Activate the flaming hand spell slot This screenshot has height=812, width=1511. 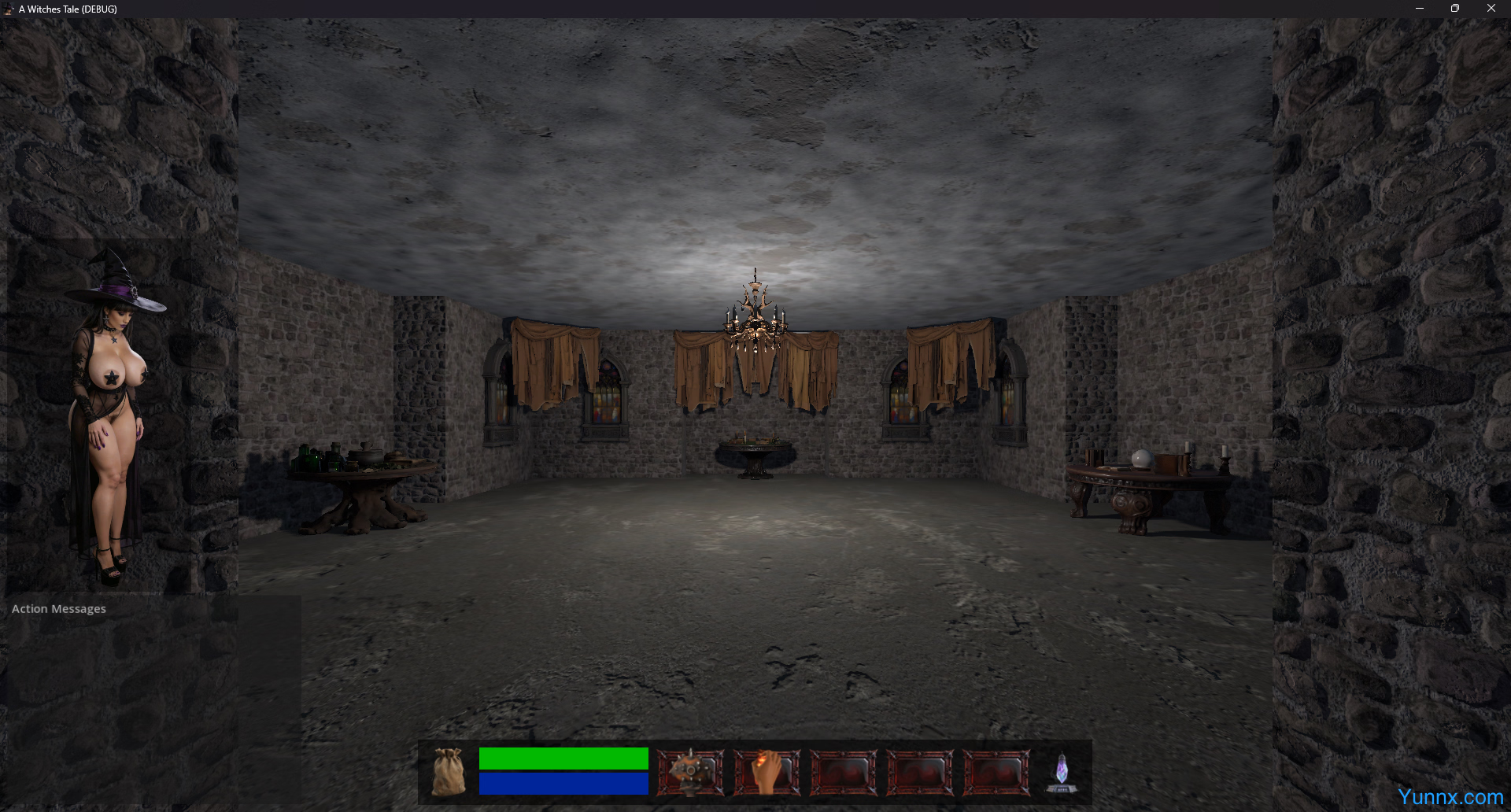tap(767, 772)
